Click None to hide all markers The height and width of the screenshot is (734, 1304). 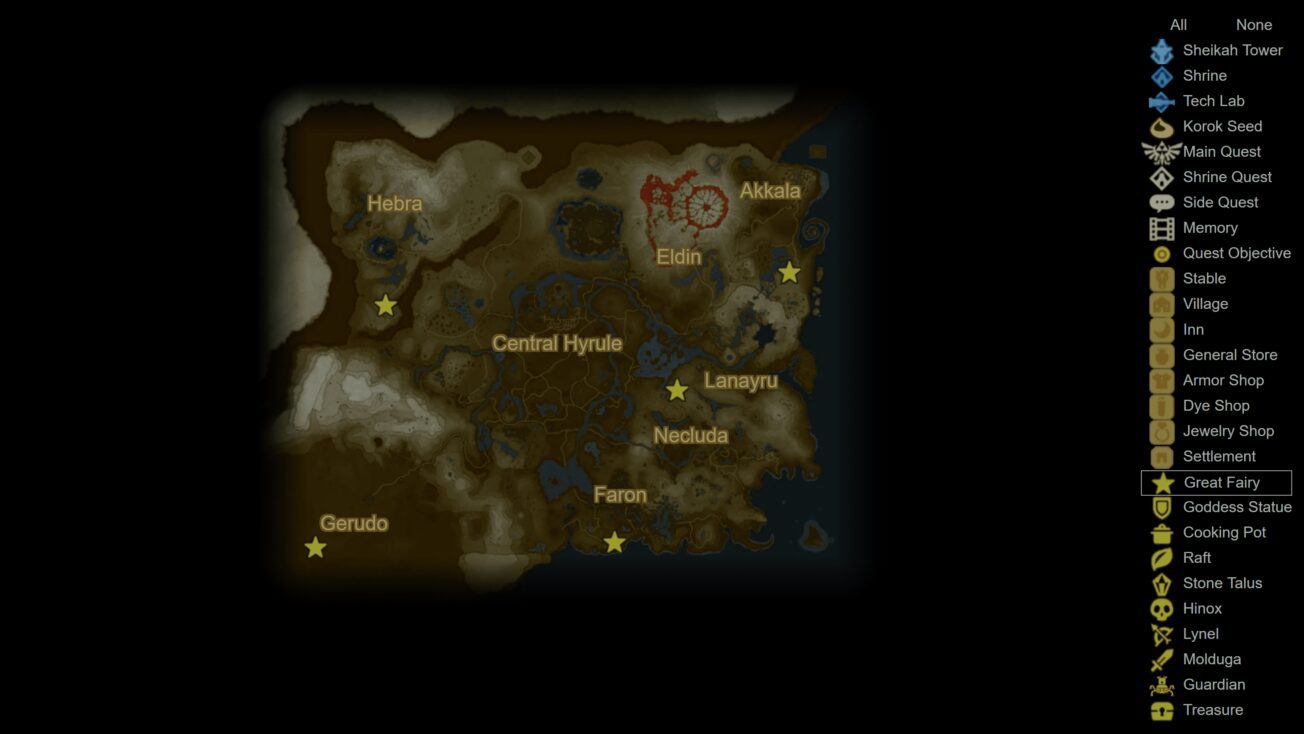(x=1253, y=24)
